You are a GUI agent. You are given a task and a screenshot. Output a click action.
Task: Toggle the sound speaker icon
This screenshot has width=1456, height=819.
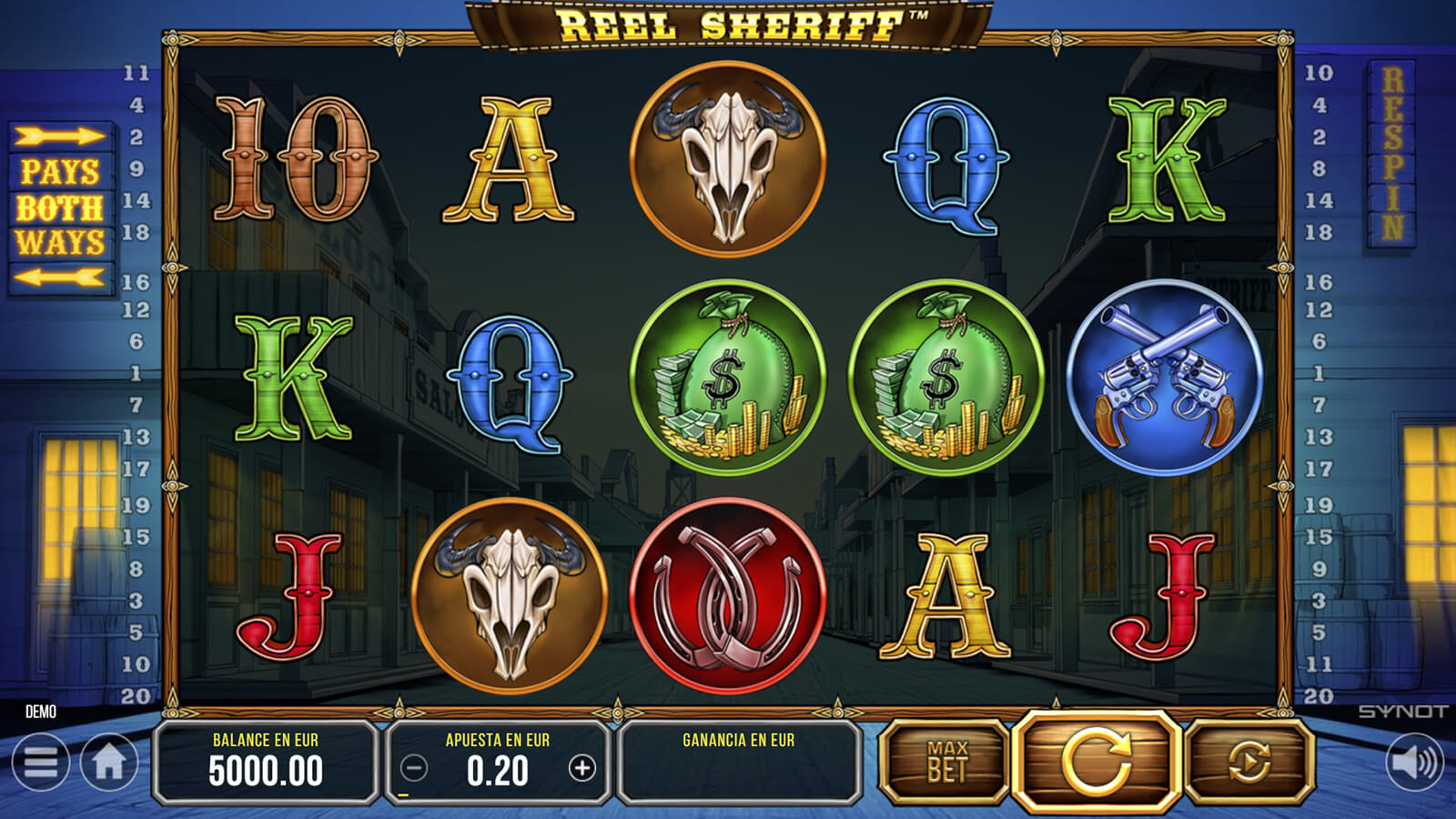1414,763
